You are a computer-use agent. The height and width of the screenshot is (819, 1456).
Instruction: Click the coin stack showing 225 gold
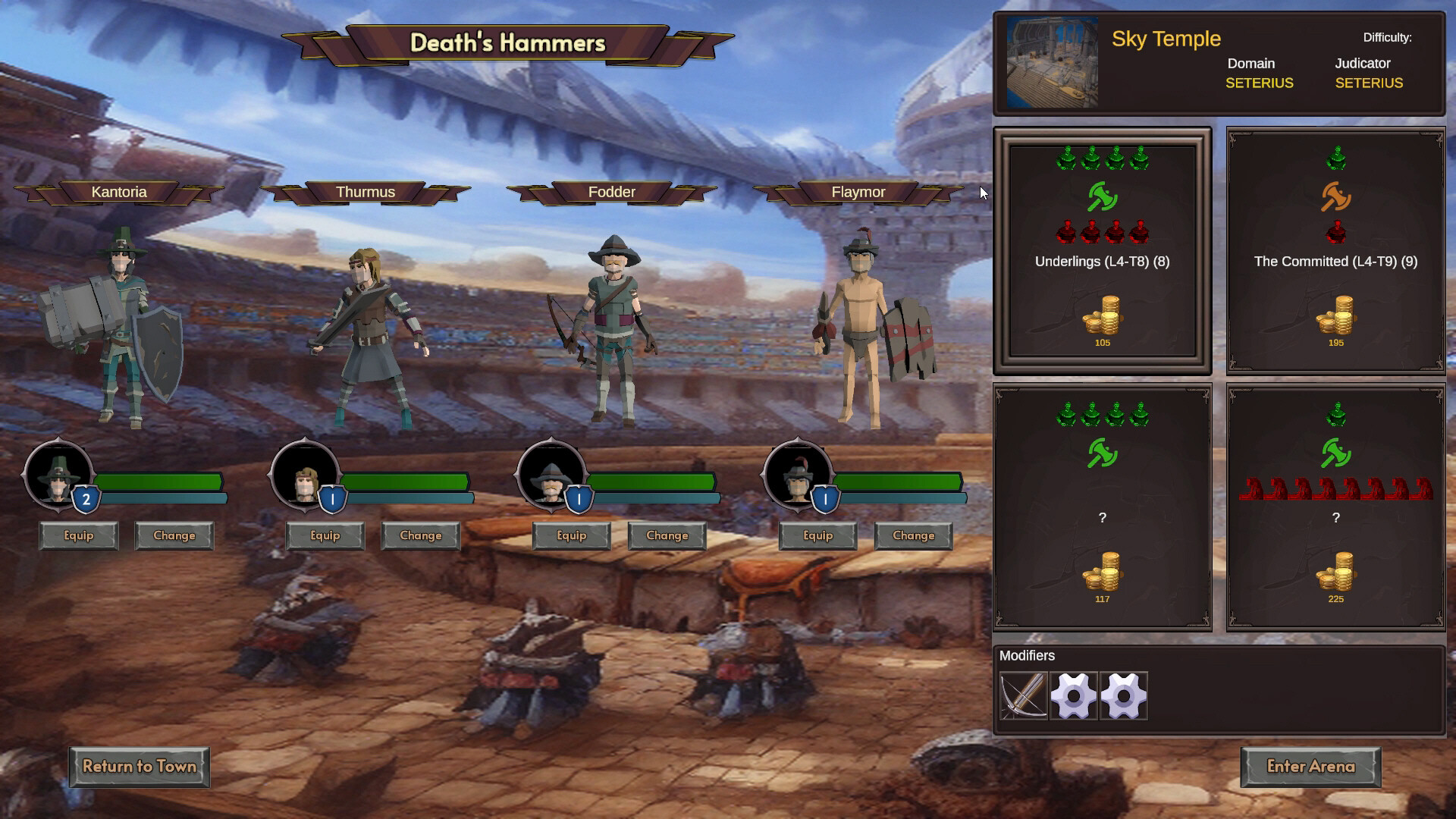[x=1335, y=574]
